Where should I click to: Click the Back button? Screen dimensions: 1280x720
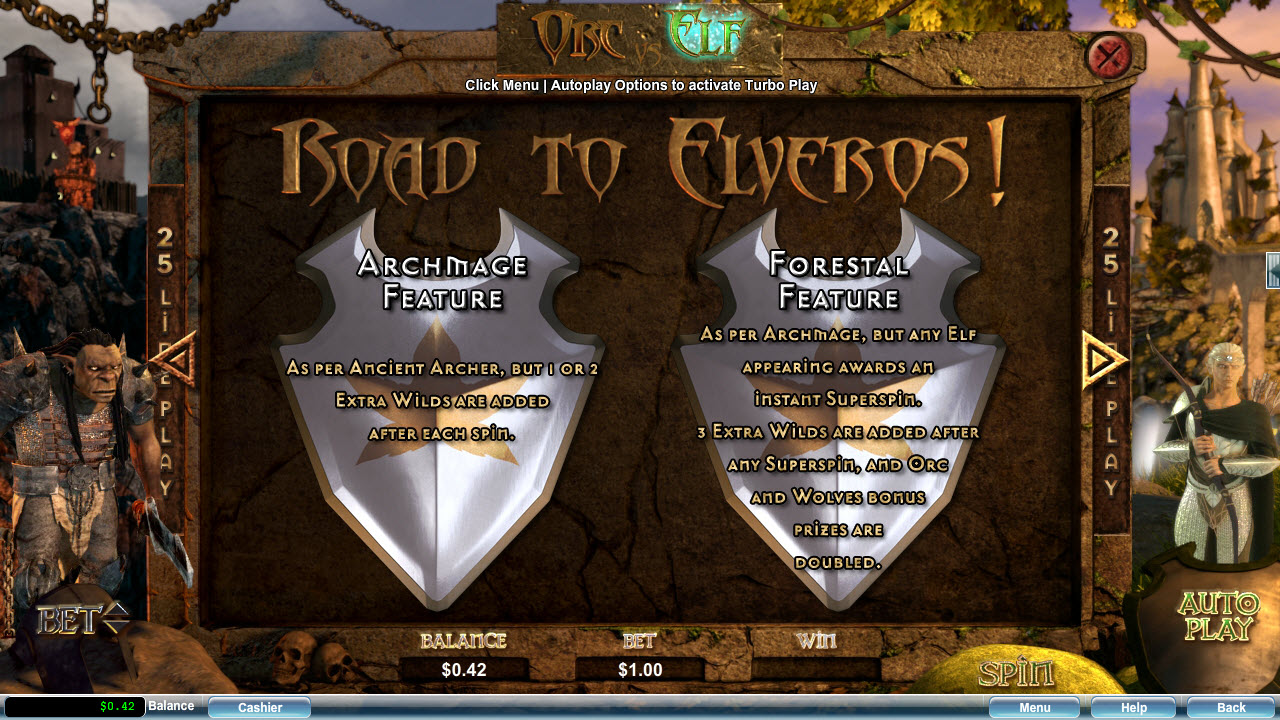click(x=1231, y=707)
